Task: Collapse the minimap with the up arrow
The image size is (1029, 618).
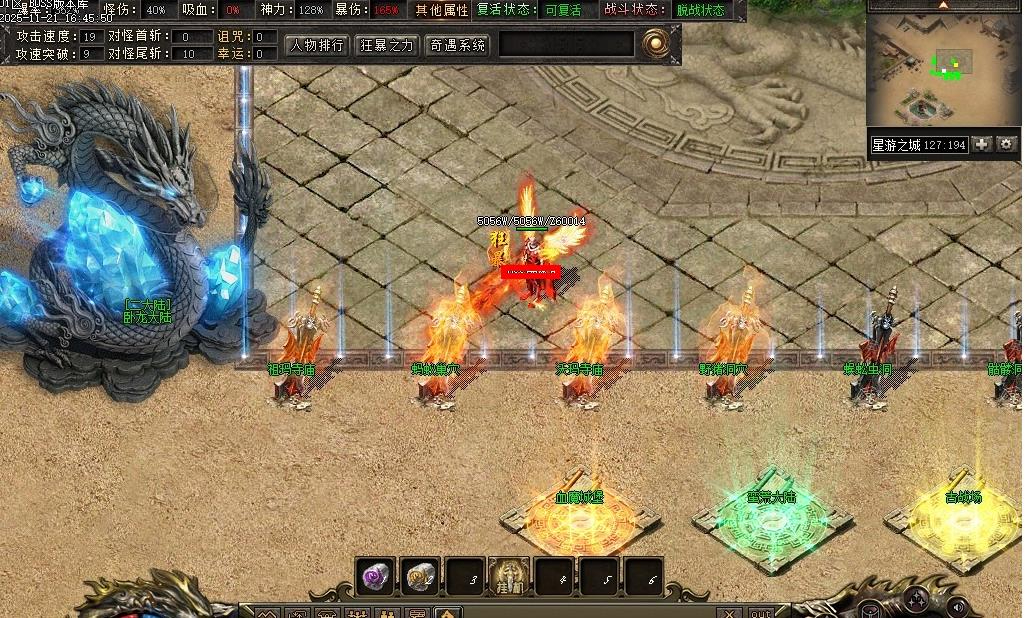Action: coord(943,5)
